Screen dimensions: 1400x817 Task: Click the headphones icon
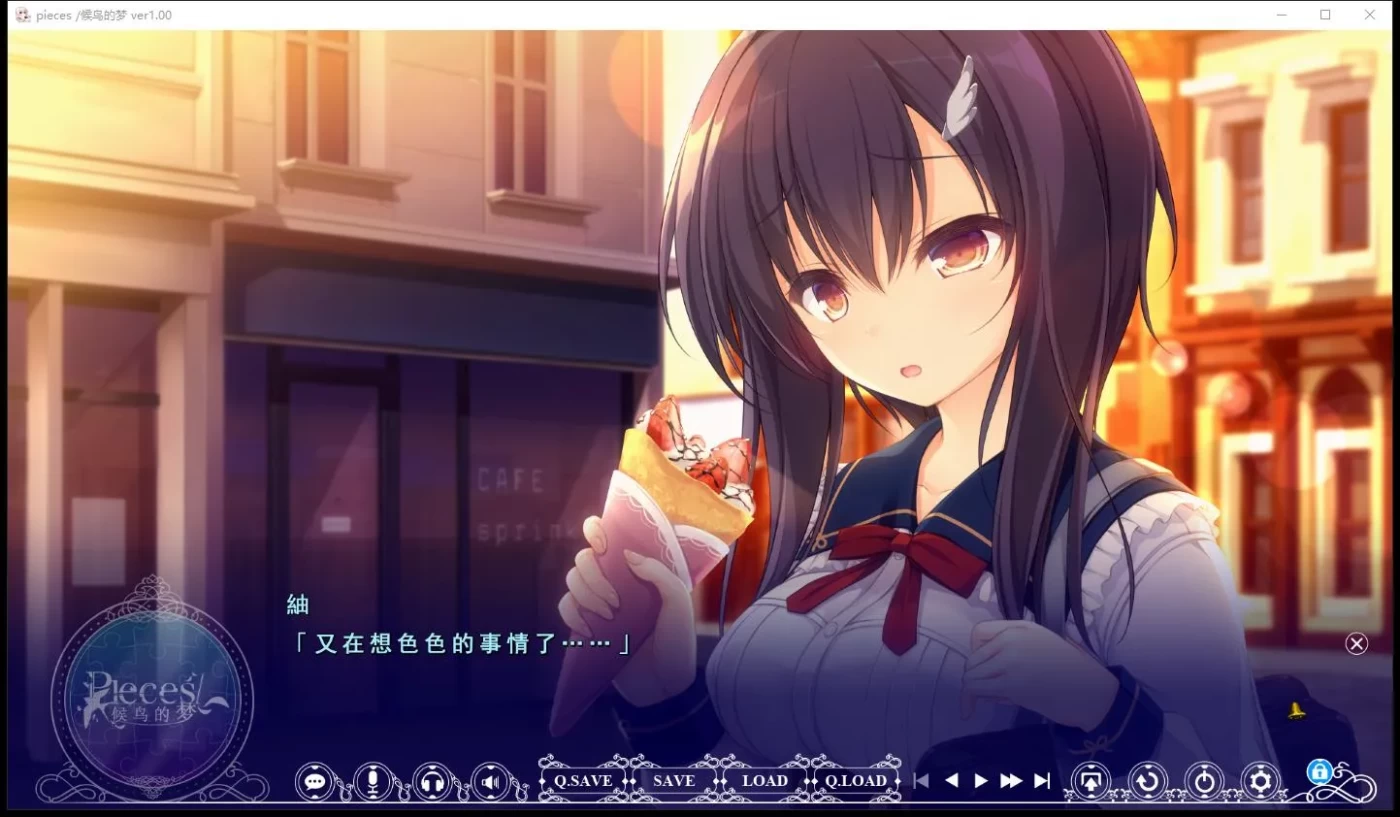pyautogui.click(x=432, y=781)
